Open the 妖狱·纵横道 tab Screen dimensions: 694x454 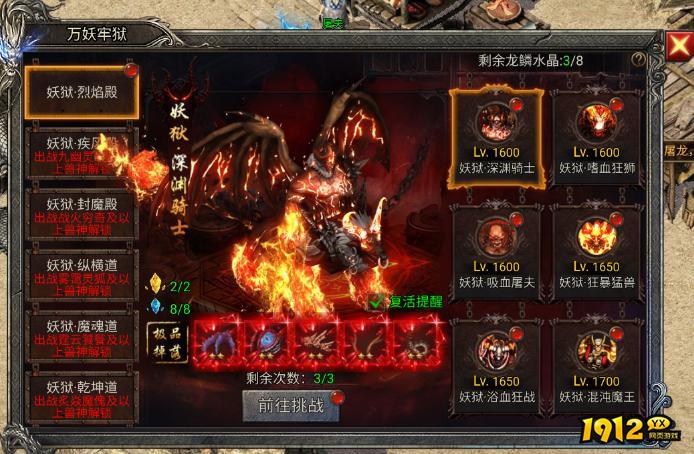tap(83, 272)
